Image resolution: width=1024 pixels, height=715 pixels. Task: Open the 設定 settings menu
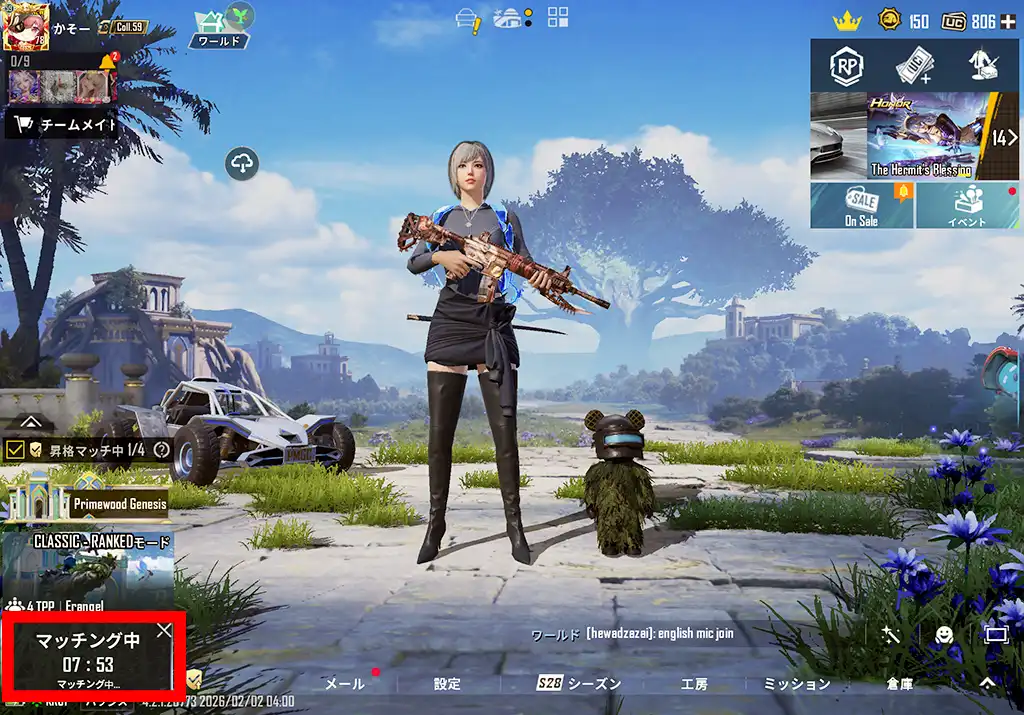[x=447, y=684]
